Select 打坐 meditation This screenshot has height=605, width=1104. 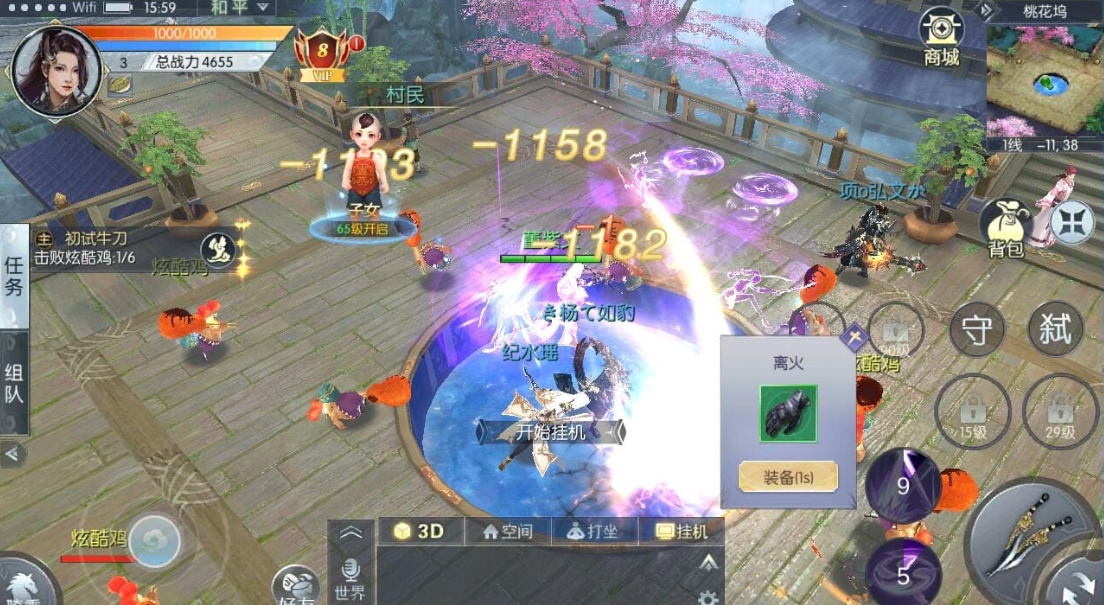(x=594, y=532)
